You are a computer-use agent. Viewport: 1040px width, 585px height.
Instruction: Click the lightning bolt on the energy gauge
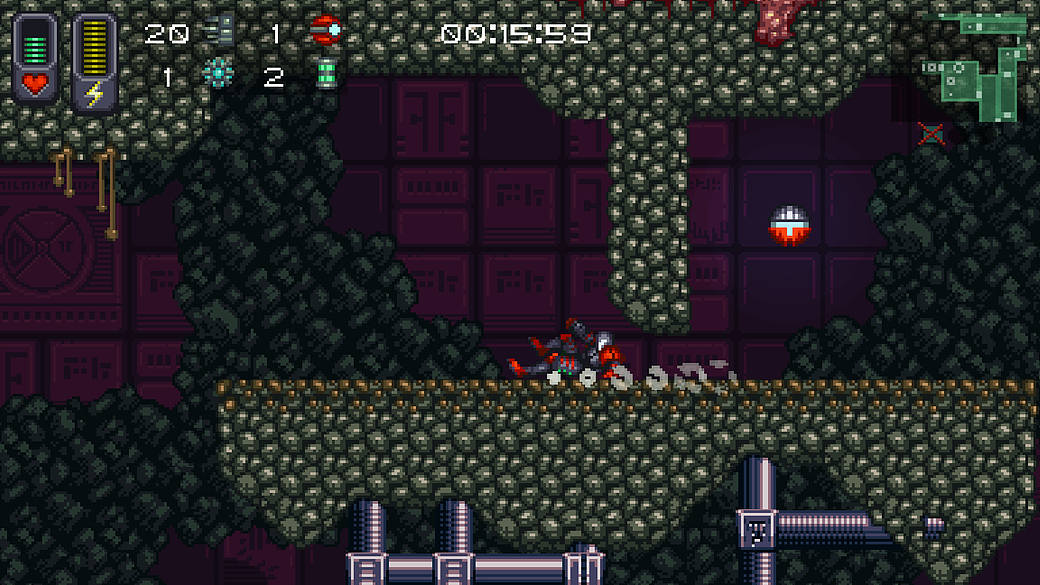point(94,94)
